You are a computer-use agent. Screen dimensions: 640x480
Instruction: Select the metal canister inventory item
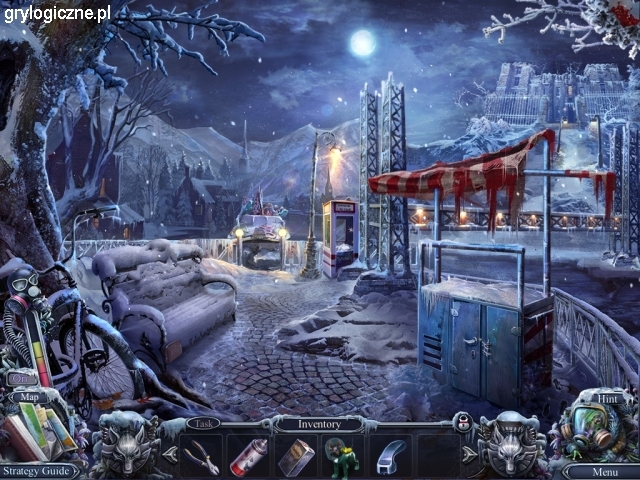pyautogui.click(x=294, y=456)
